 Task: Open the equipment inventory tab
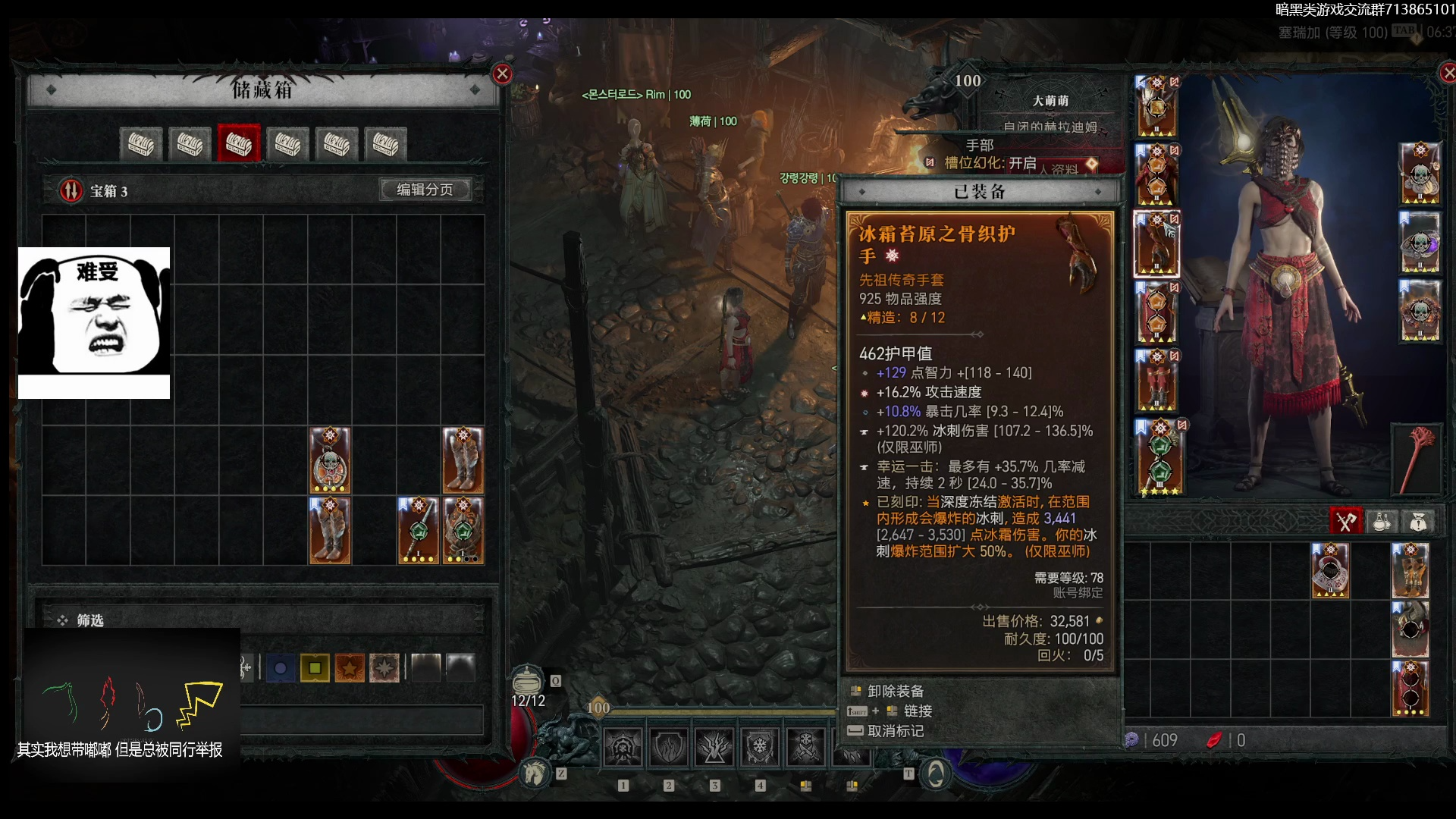point(1346,522)
